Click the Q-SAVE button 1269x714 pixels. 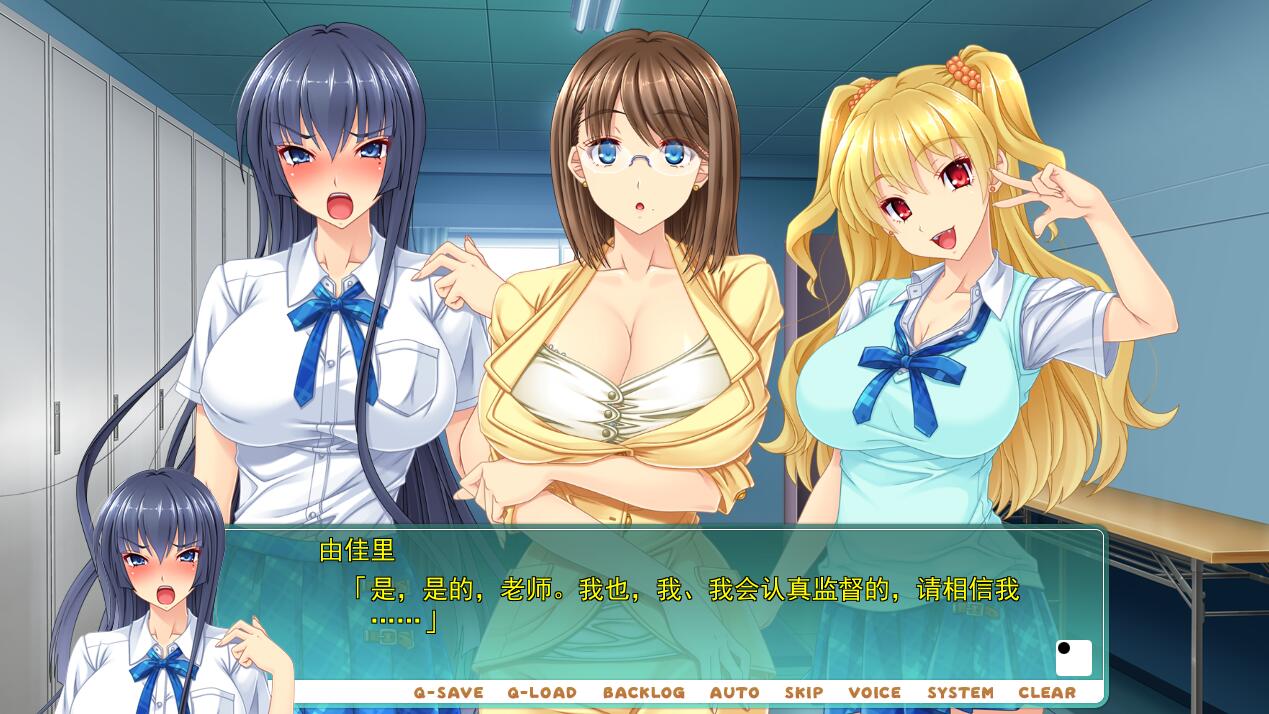(448, 692)
